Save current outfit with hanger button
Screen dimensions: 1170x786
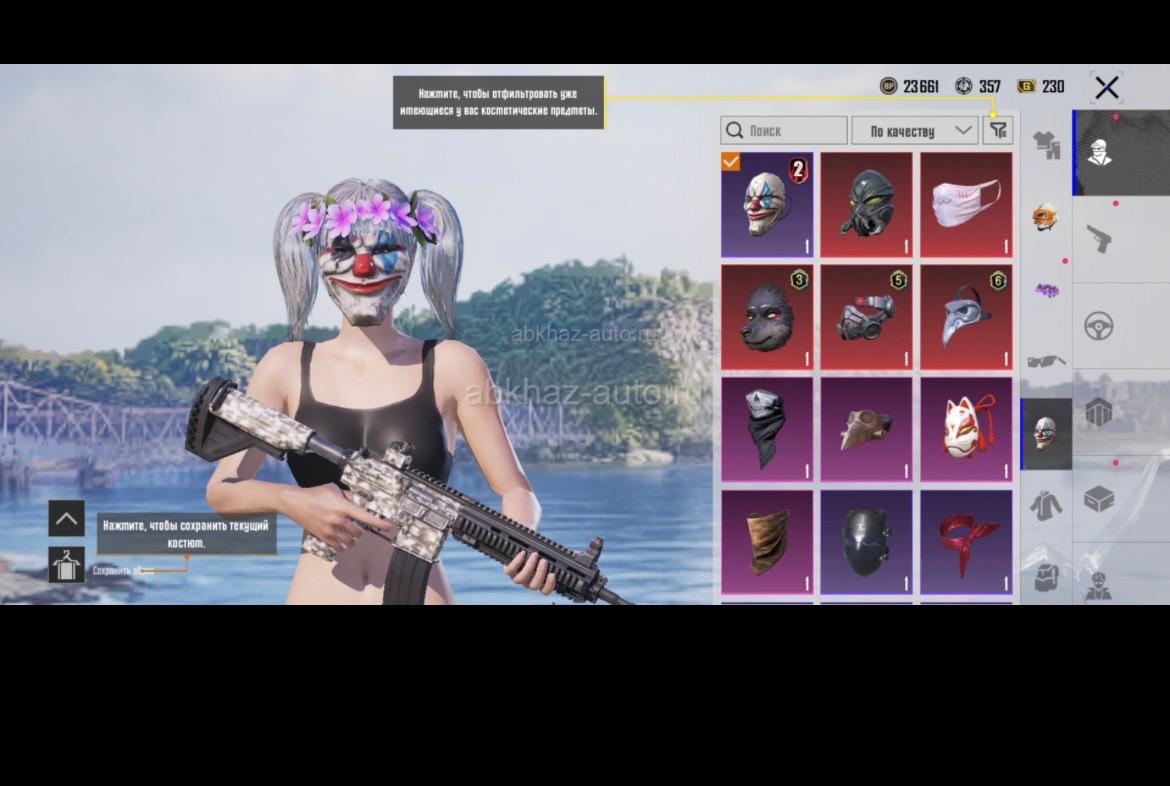(67, 565)
